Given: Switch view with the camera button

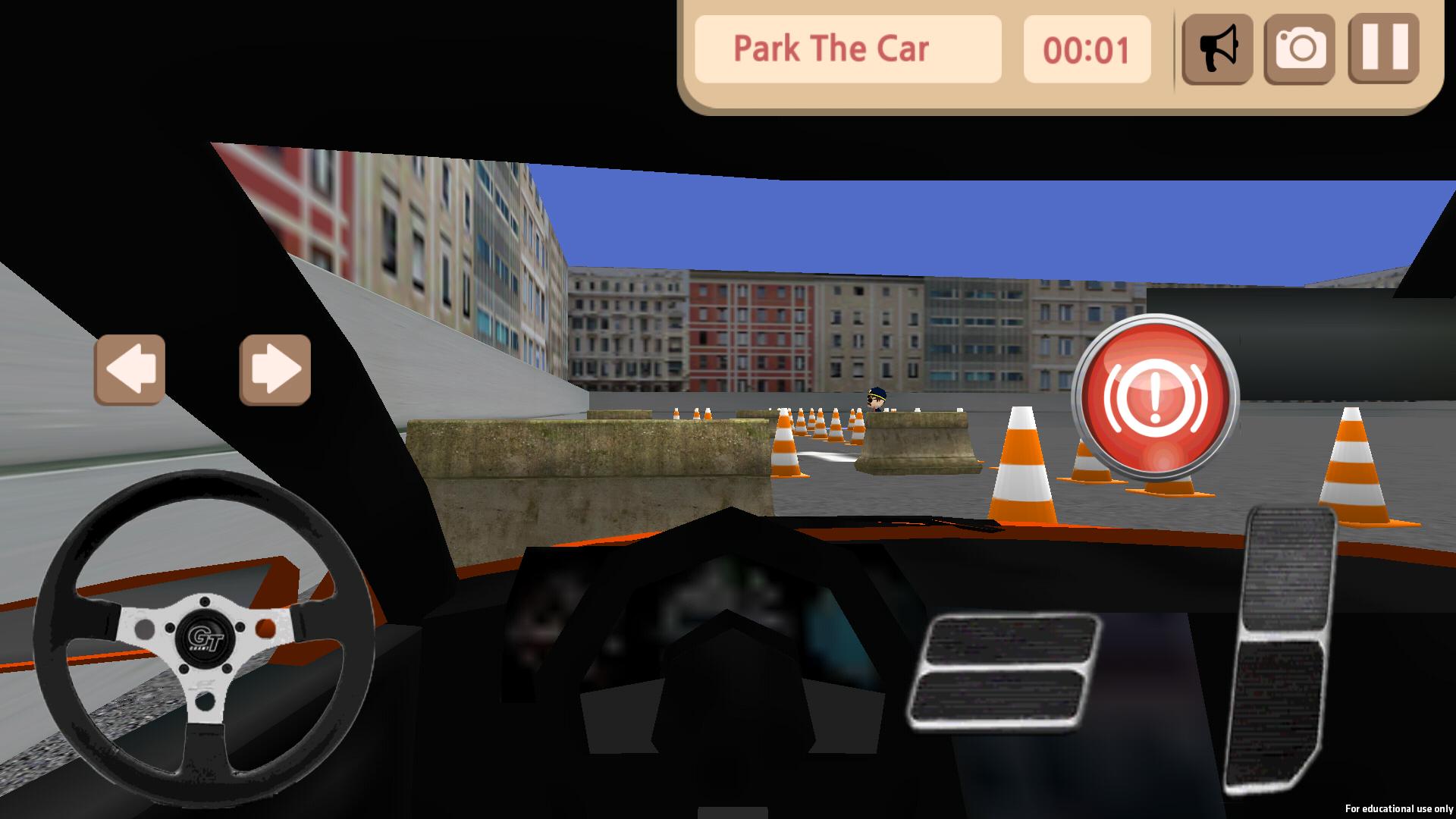Looking at the screenshot, I should 1300,49.
